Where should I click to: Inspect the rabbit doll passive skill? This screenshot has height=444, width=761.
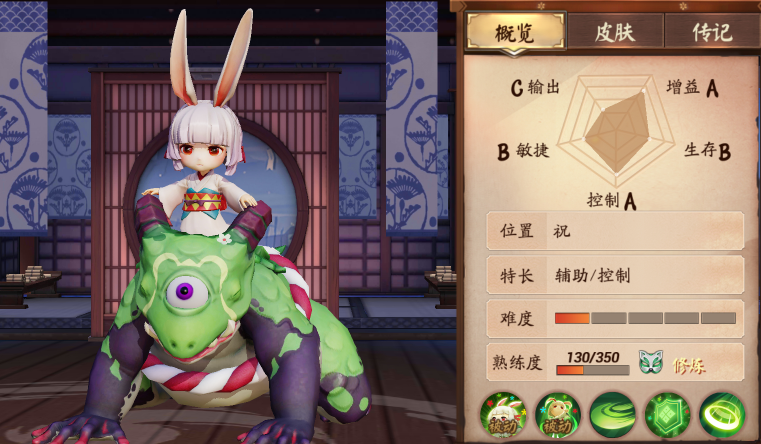(x=557, y=416)
